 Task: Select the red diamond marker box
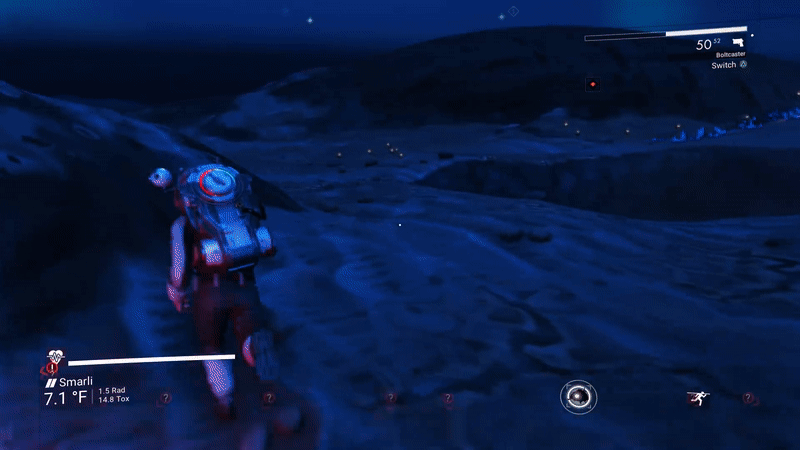(592, 84)
